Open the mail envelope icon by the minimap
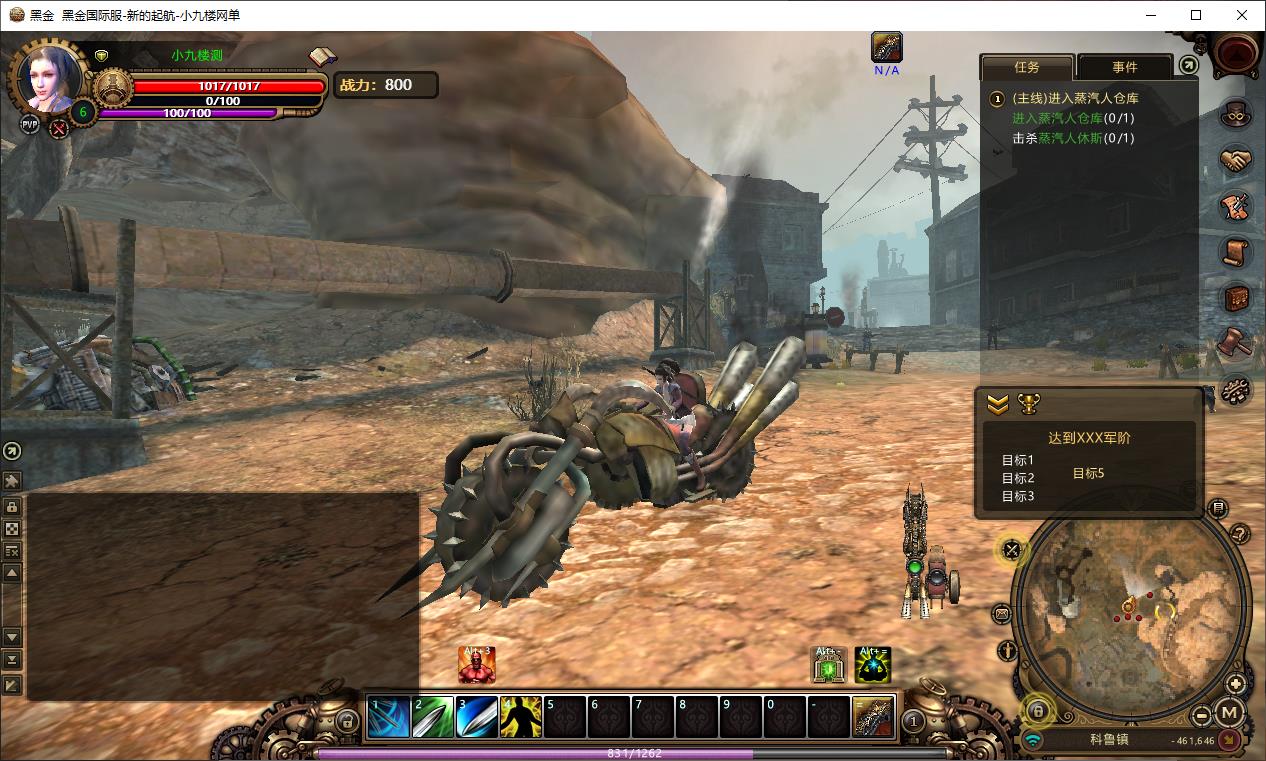This screenshot has height=761, width=1266. pos(1003,614)
